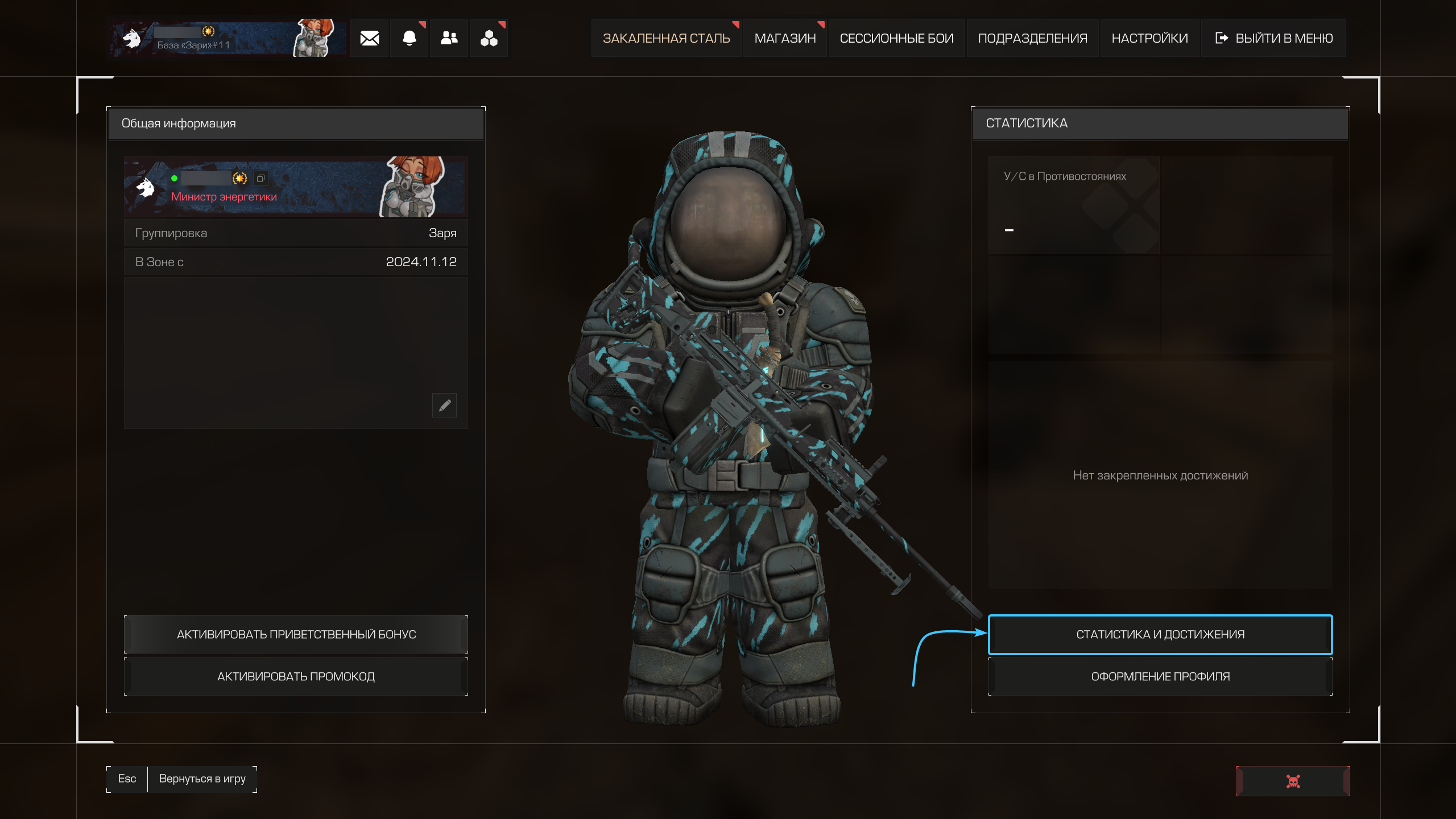Copy nickname using the small copy icon

tap(260, 179)
